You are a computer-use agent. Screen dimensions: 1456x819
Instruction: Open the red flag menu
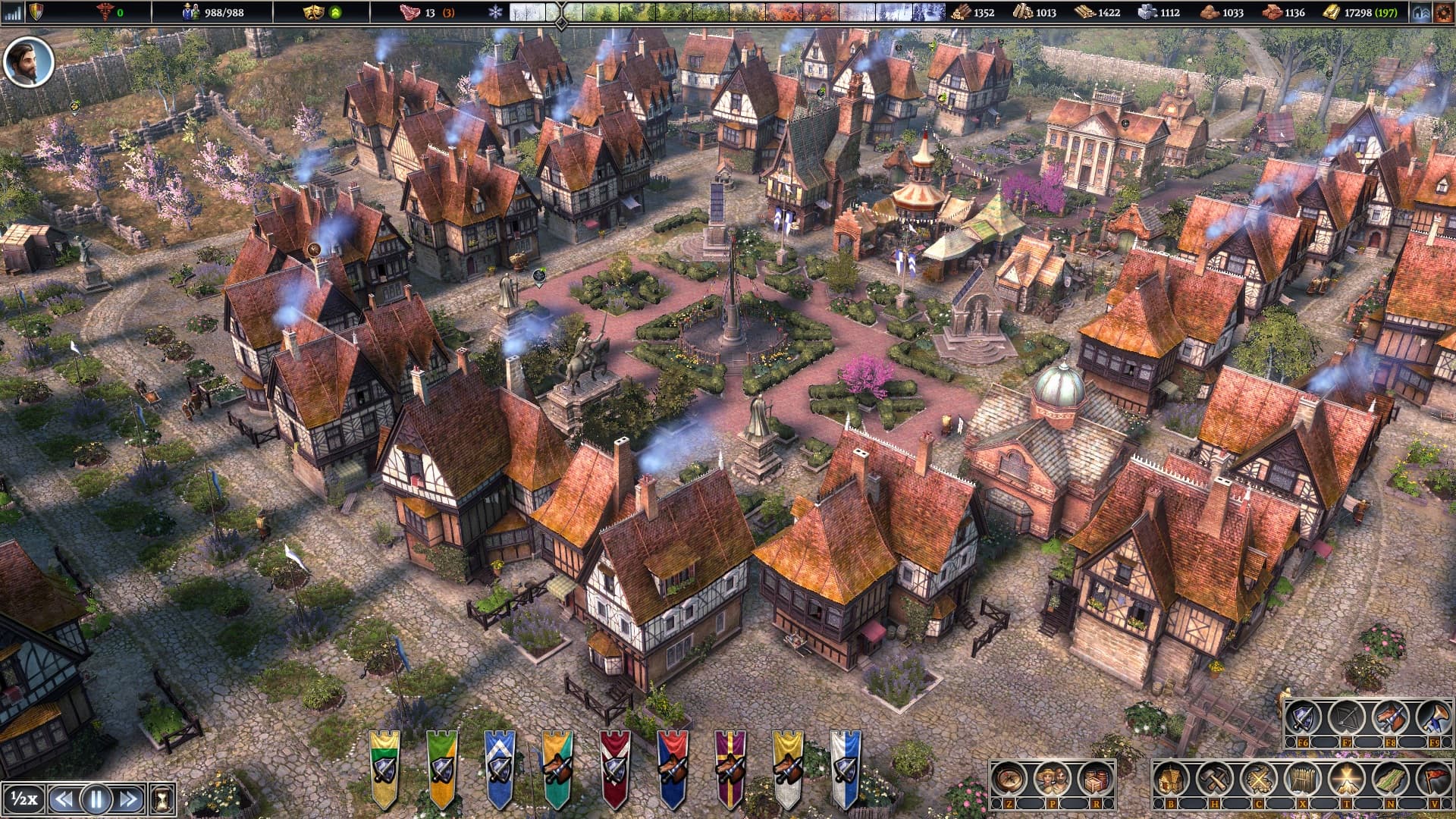tap(1434, 779)
